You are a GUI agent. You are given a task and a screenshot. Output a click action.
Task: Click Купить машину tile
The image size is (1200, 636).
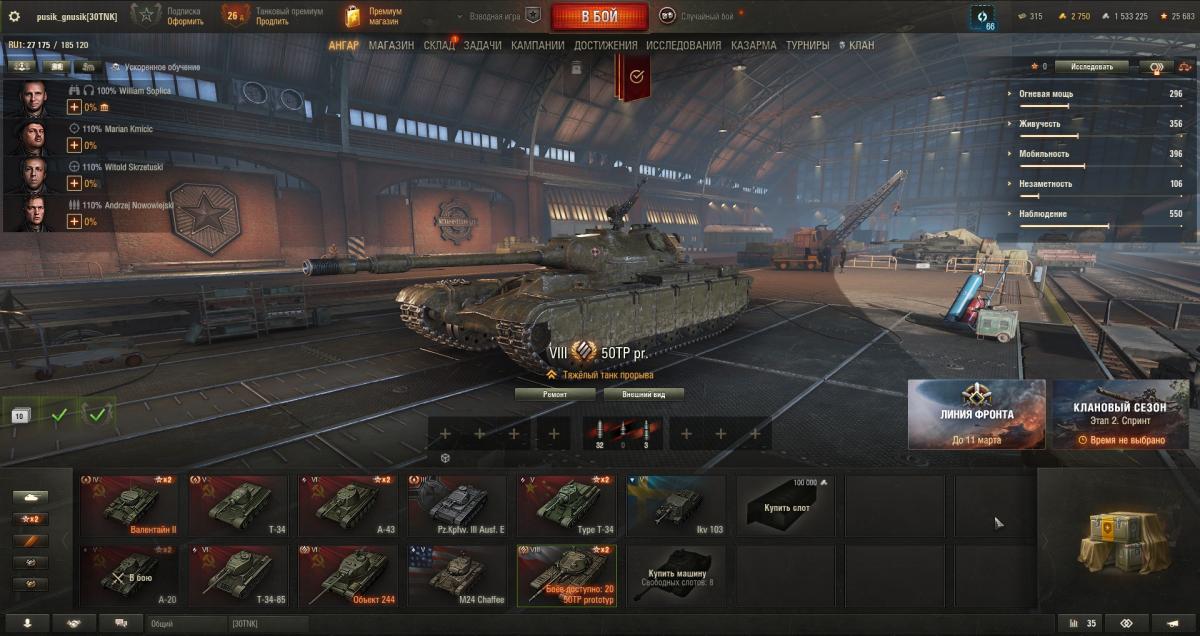[675, 575]
